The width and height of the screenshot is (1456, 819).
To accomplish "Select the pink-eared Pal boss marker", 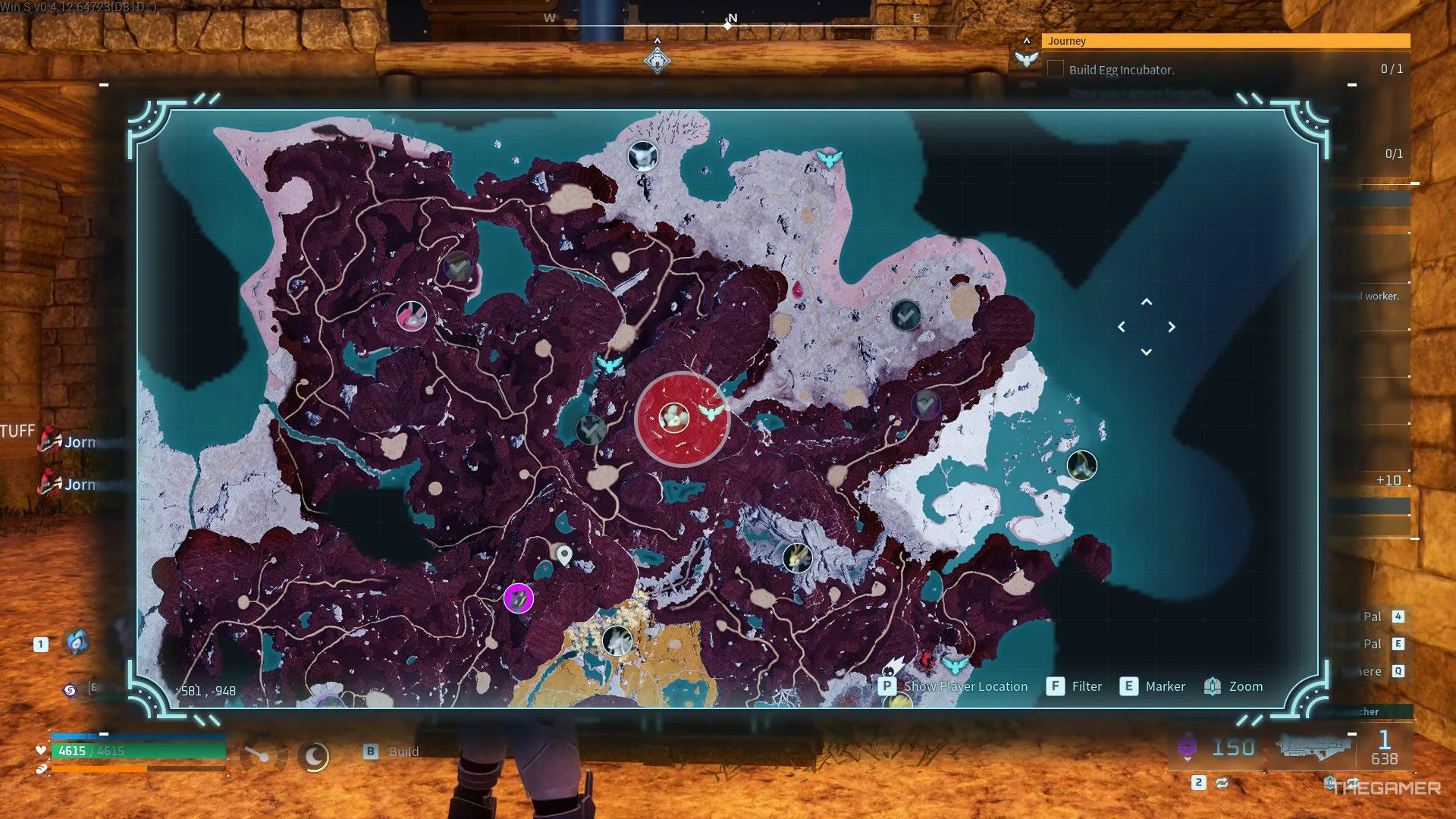I will [x=412, y=316].
